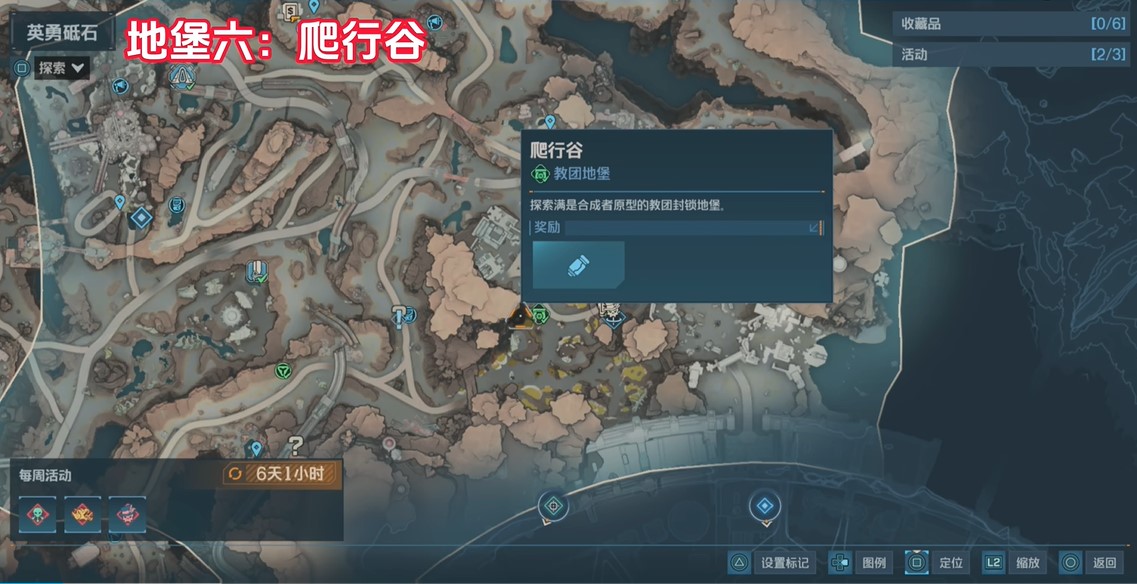Open the 探索 filter dropdown

tap(63, 68)
